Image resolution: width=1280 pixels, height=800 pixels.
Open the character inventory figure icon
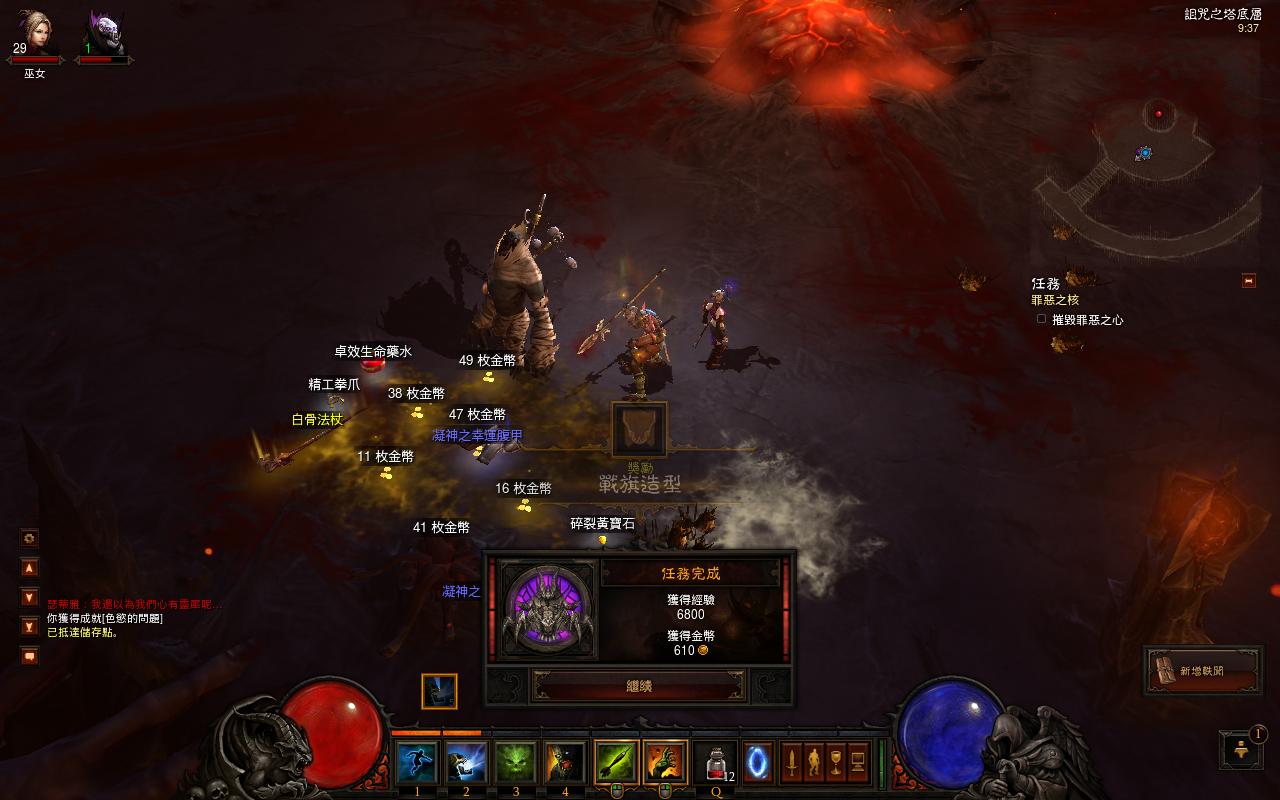(813, 763)
